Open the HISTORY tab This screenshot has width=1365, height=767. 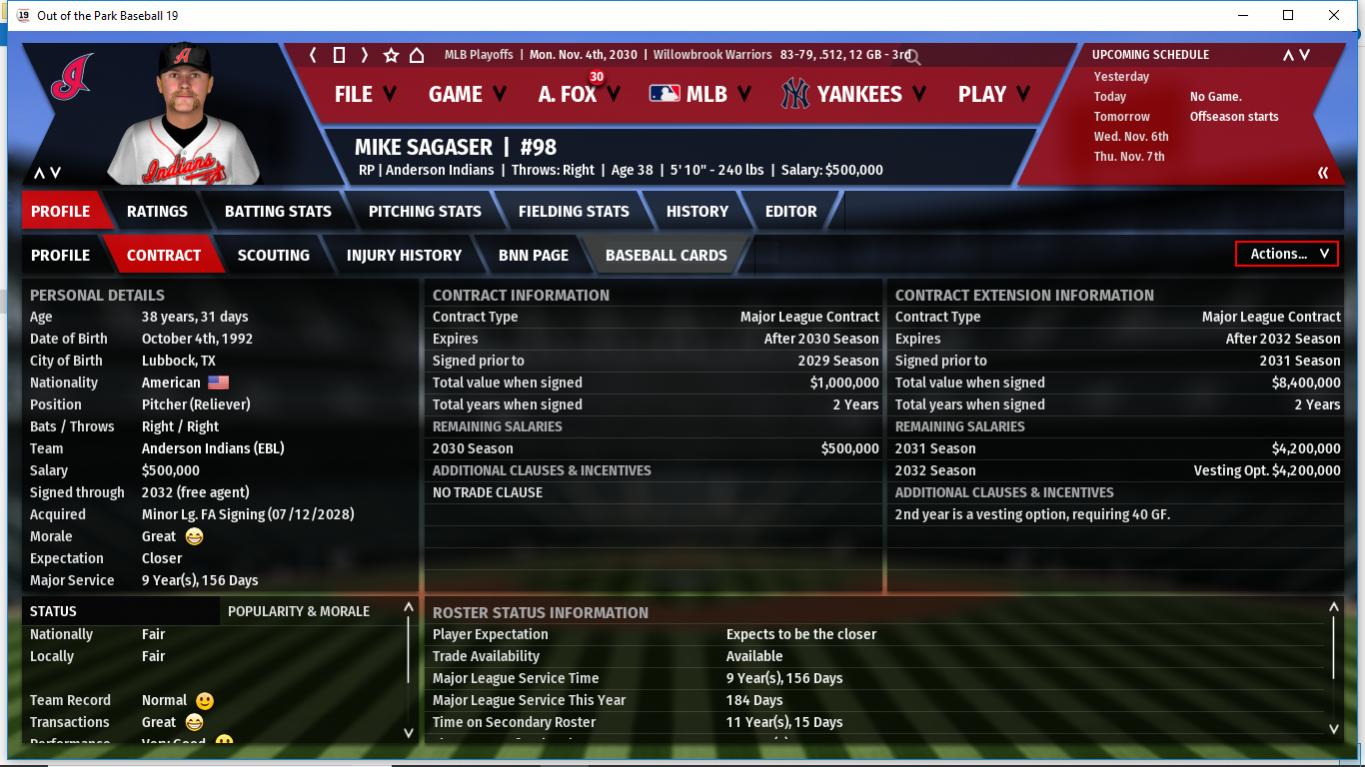(697, 211)
